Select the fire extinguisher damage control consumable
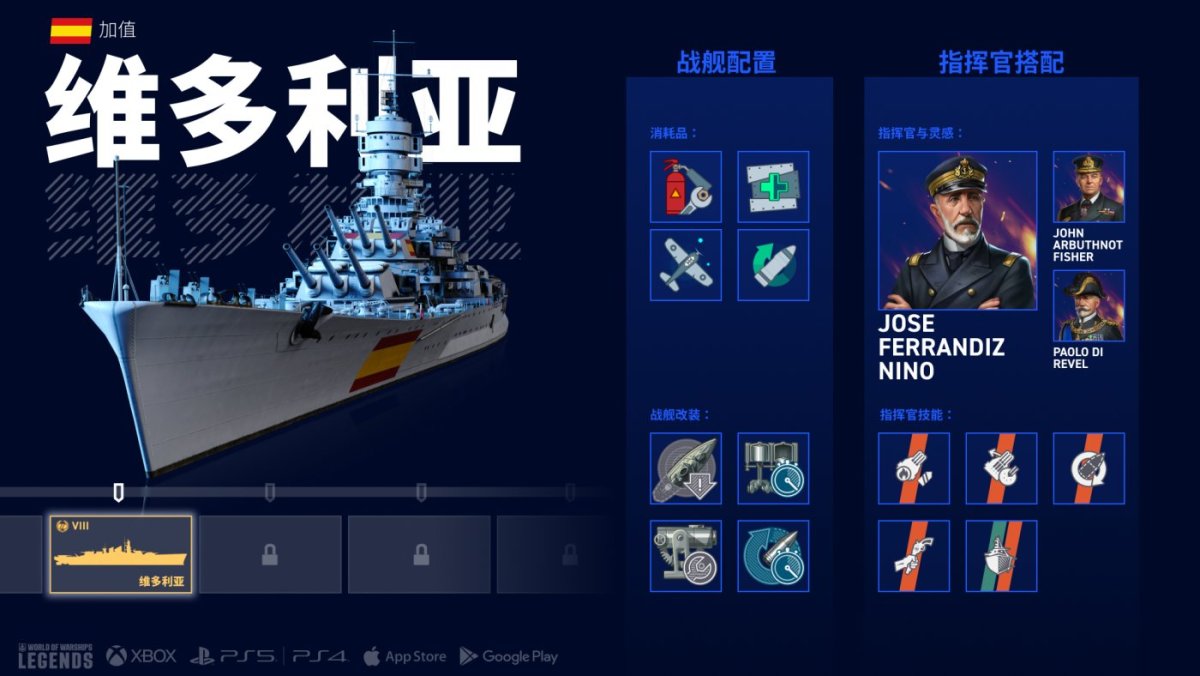Viewport: 1200px width, 676px height. 686,186
